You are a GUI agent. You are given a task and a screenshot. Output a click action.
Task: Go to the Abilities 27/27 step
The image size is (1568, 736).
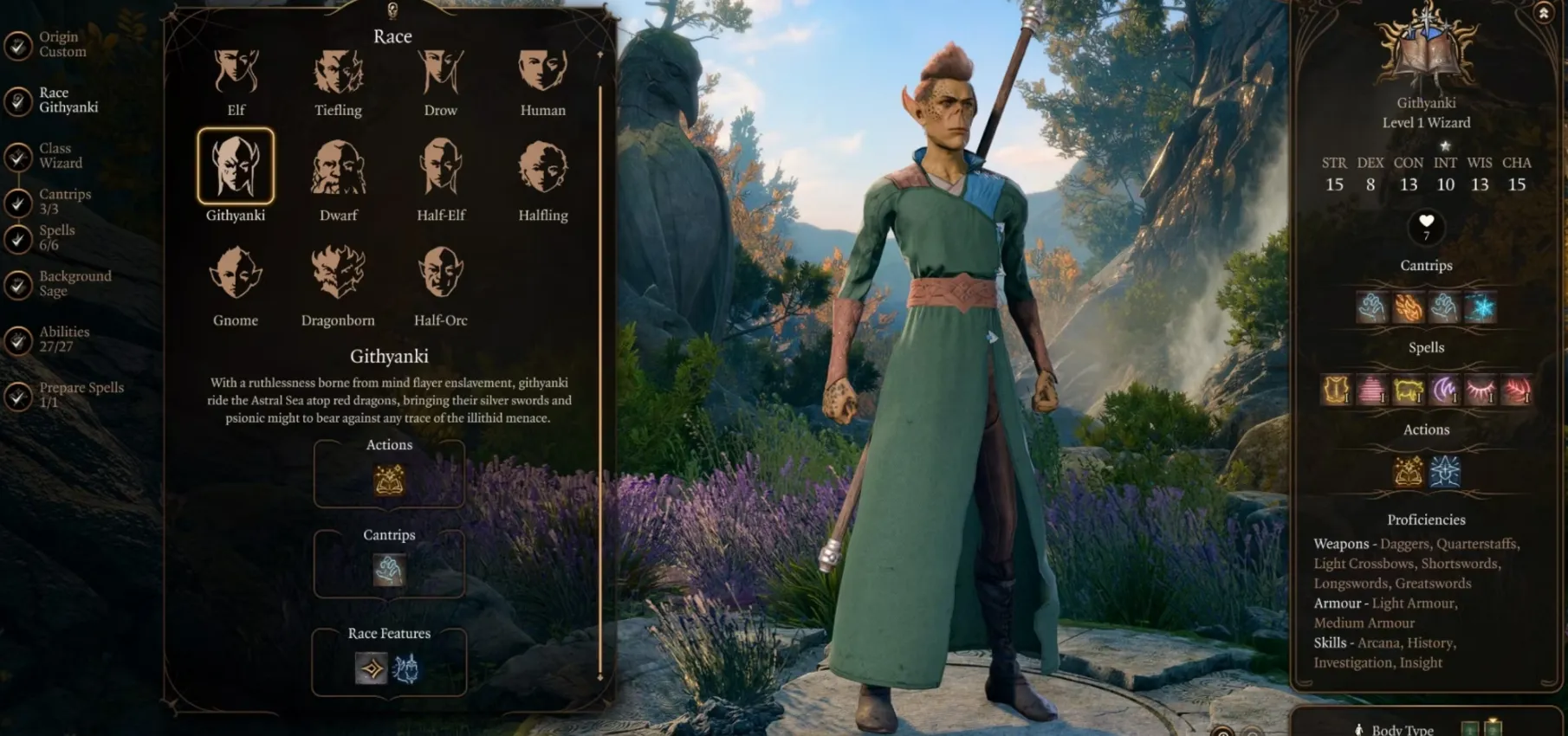[x=63, y=339]
